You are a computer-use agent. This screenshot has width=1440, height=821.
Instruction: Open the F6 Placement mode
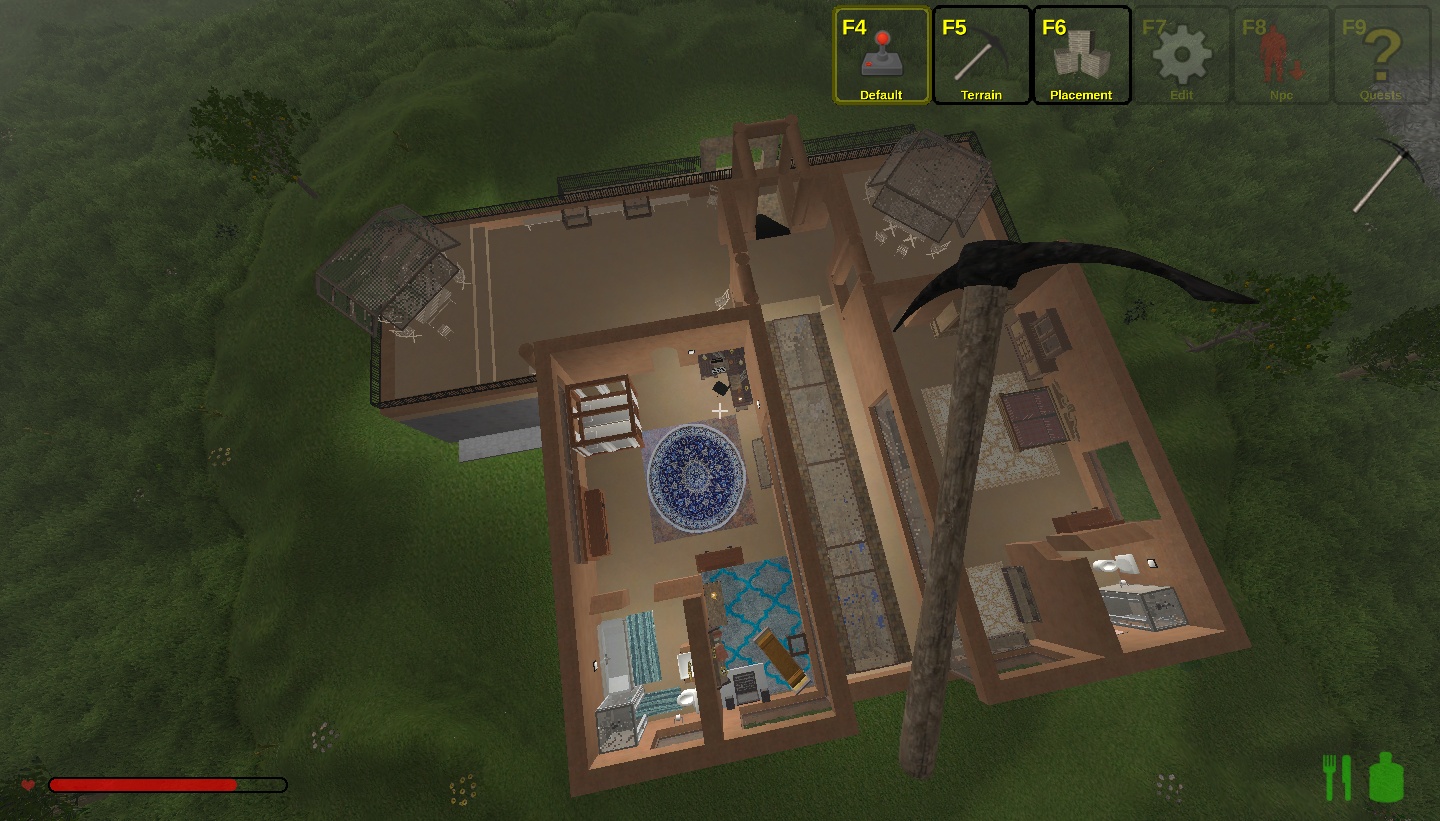1081,56
